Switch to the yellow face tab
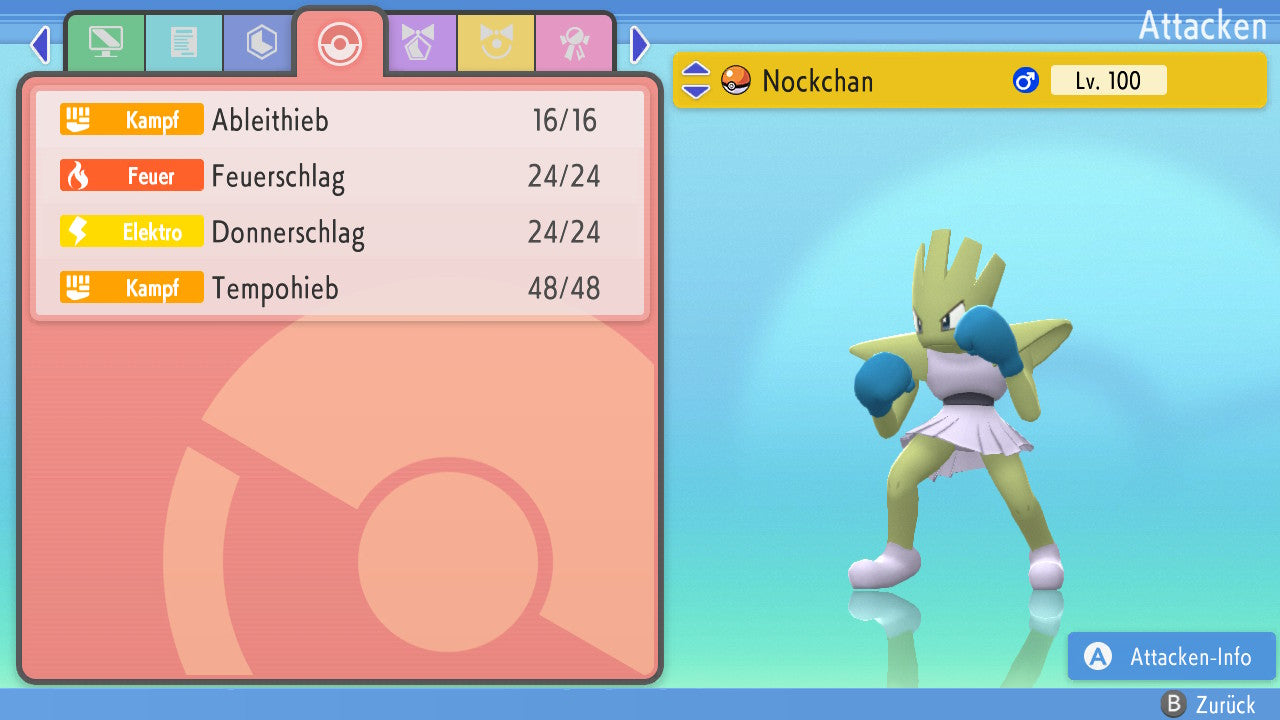The image size is (1280, 720). click(x=495, y=43)
